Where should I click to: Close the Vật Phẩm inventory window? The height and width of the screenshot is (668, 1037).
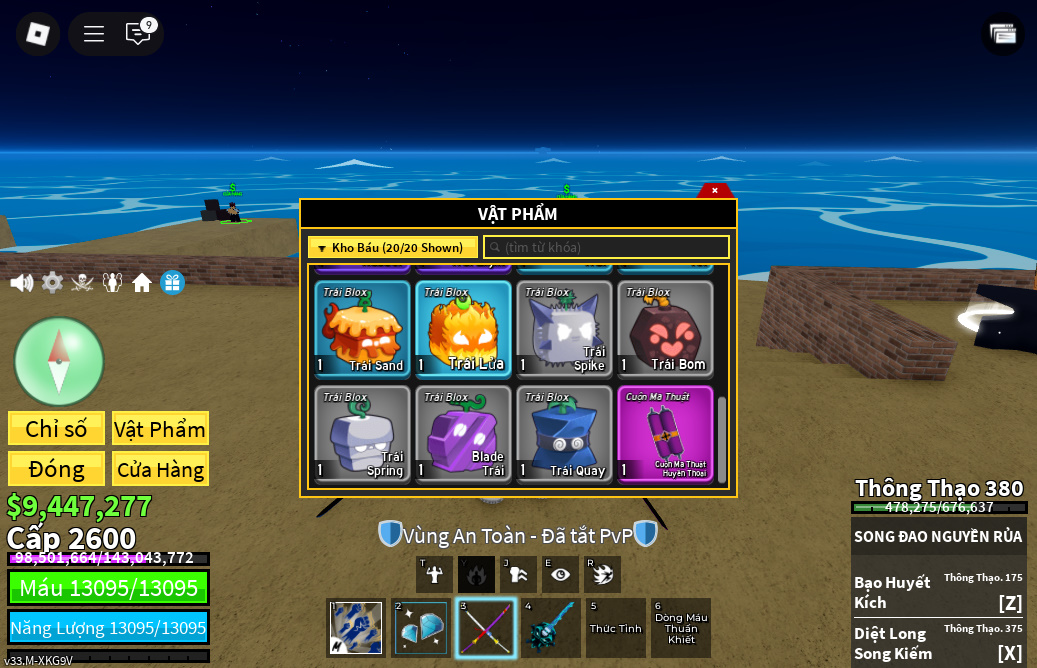715,190
